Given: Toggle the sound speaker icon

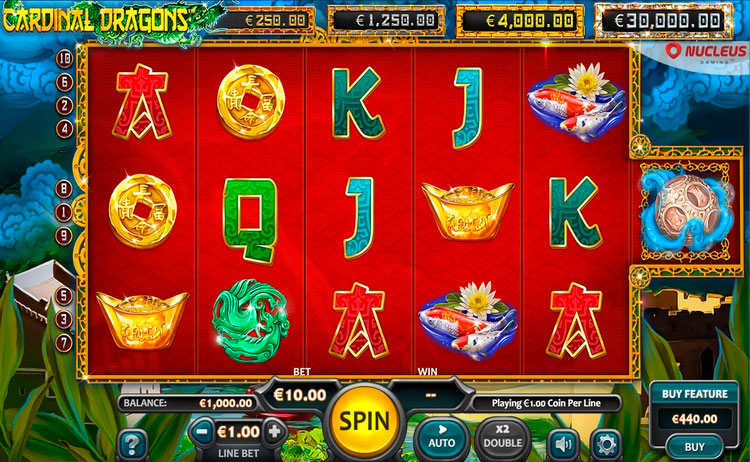Looking at the screenshot, I should (x=565, y=442).
